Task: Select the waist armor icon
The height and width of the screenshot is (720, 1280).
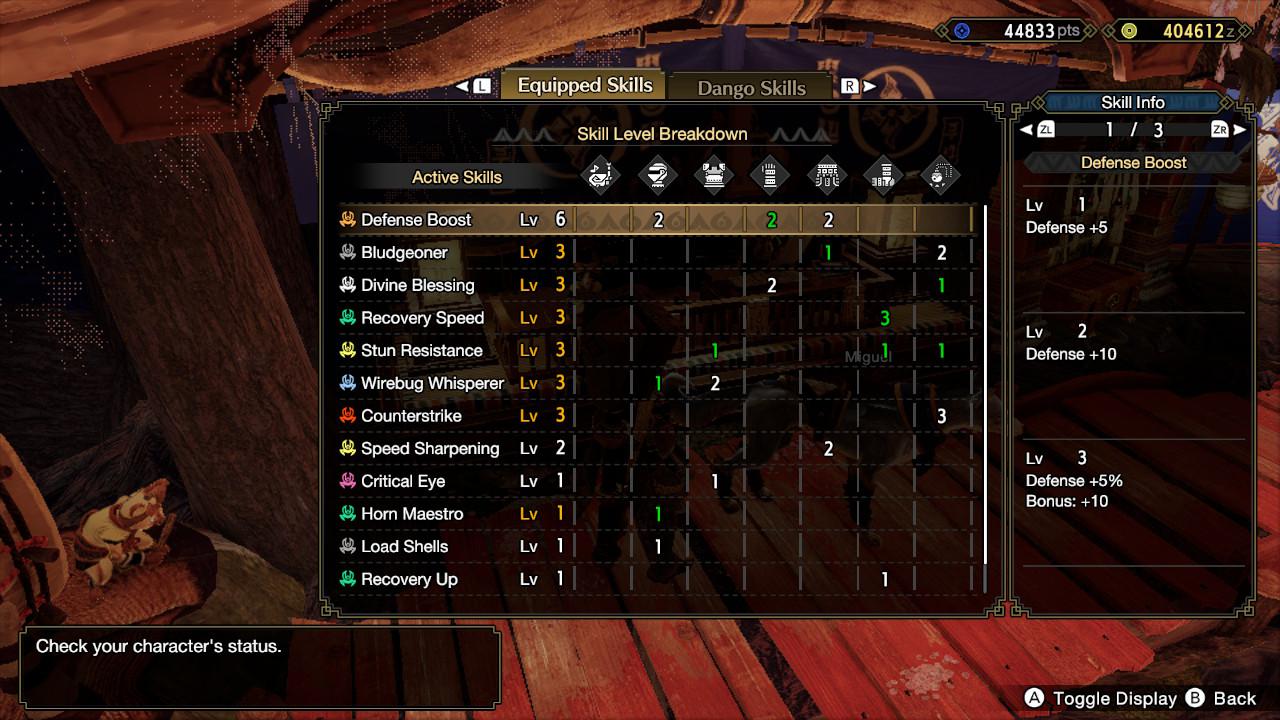Action: point(827,174)
